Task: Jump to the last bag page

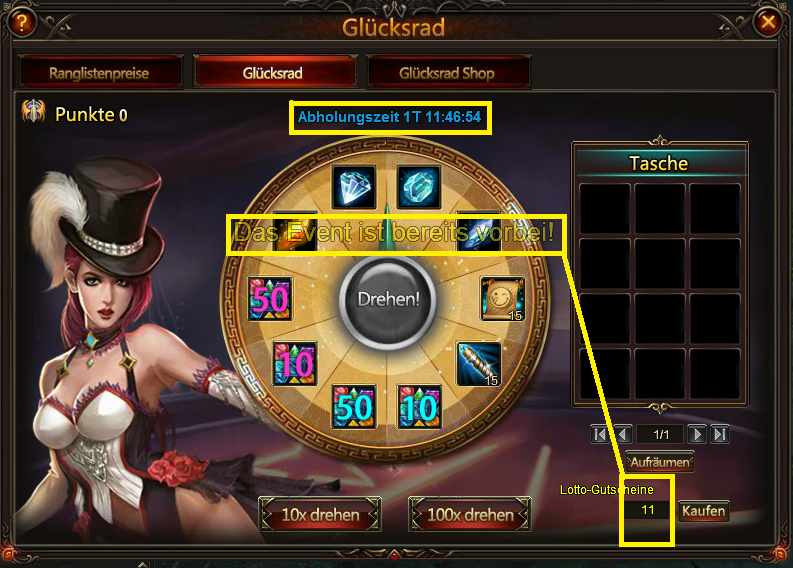Action: tap(719, 435)
